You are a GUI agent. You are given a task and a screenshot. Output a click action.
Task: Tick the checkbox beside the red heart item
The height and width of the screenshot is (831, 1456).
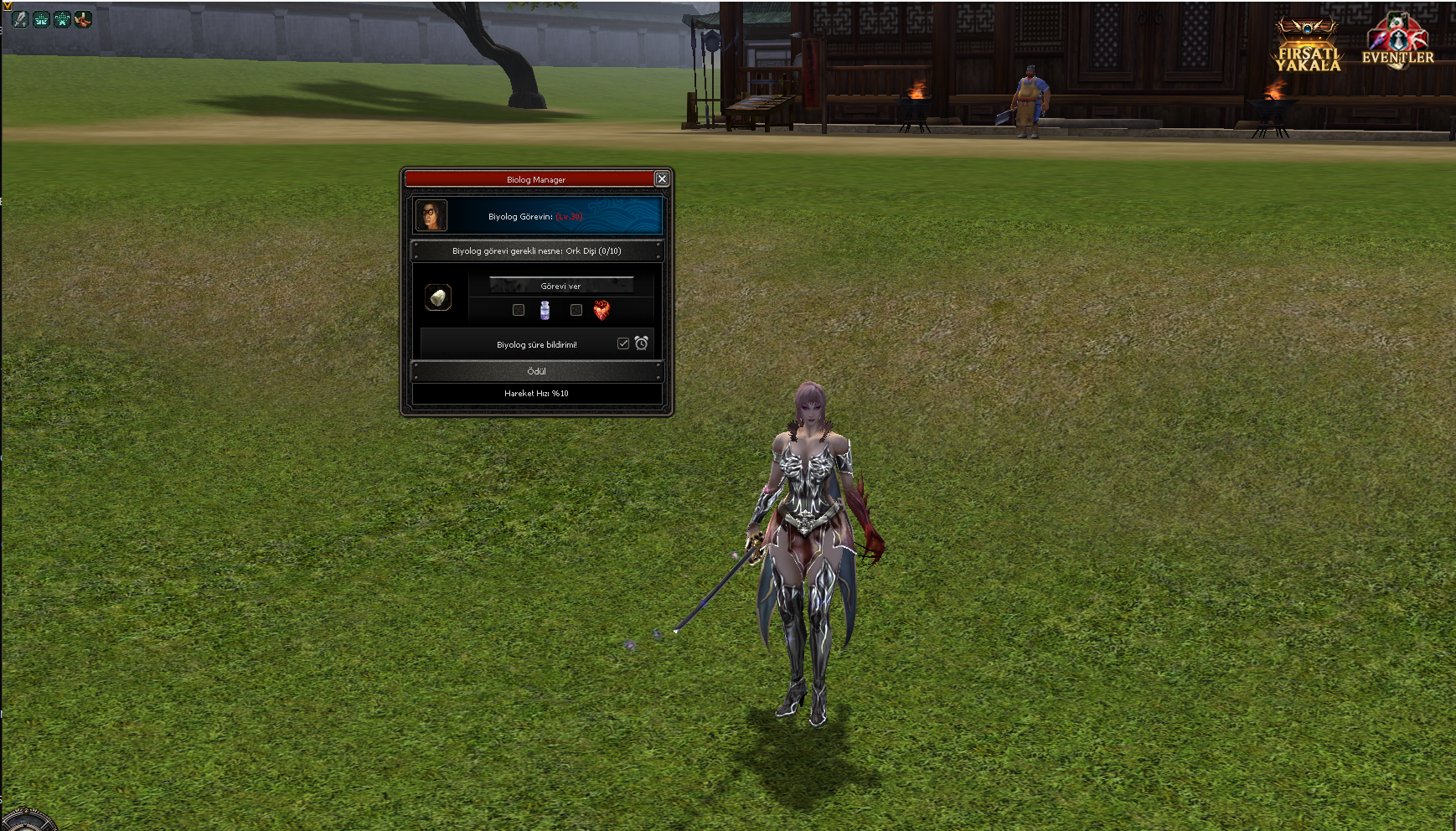pyautogui.click(x=576, y=310)
